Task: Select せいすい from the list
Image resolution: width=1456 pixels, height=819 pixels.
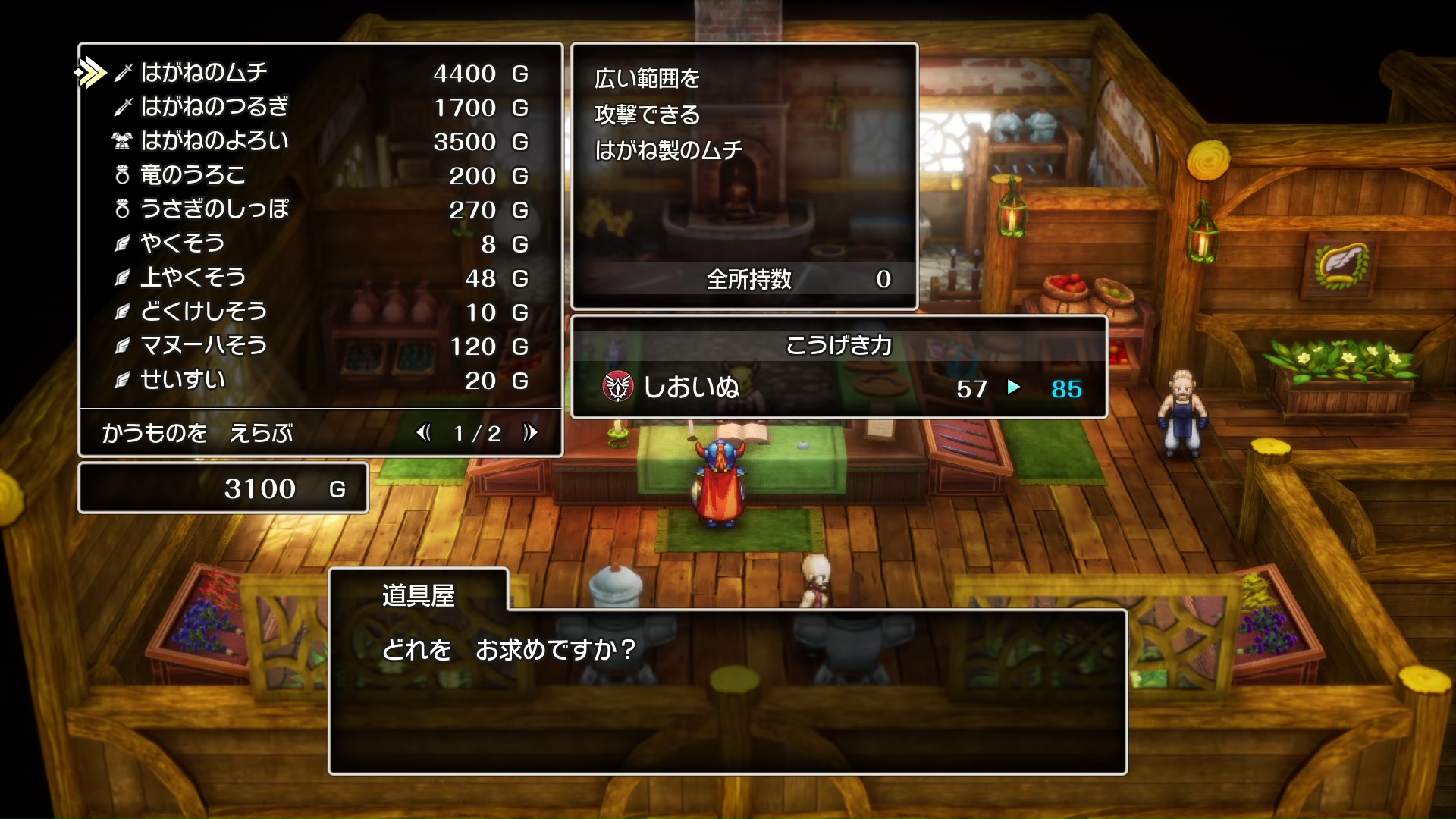Action: 182,380
